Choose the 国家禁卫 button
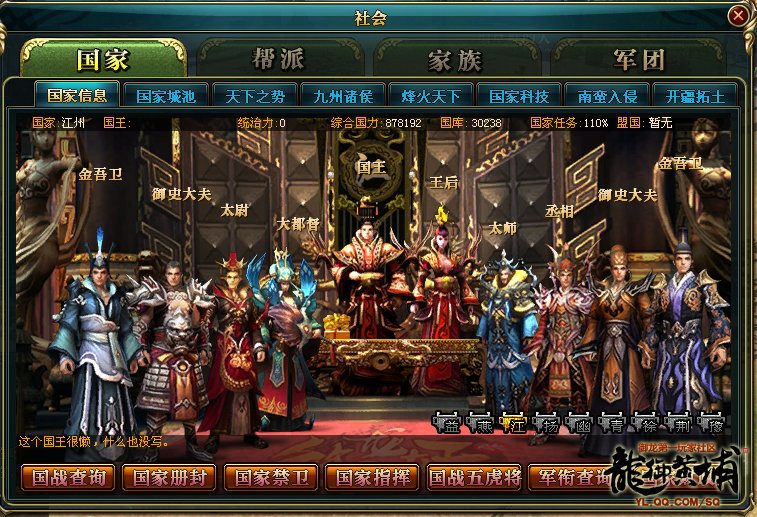The image size is (757, 517). 272,477
